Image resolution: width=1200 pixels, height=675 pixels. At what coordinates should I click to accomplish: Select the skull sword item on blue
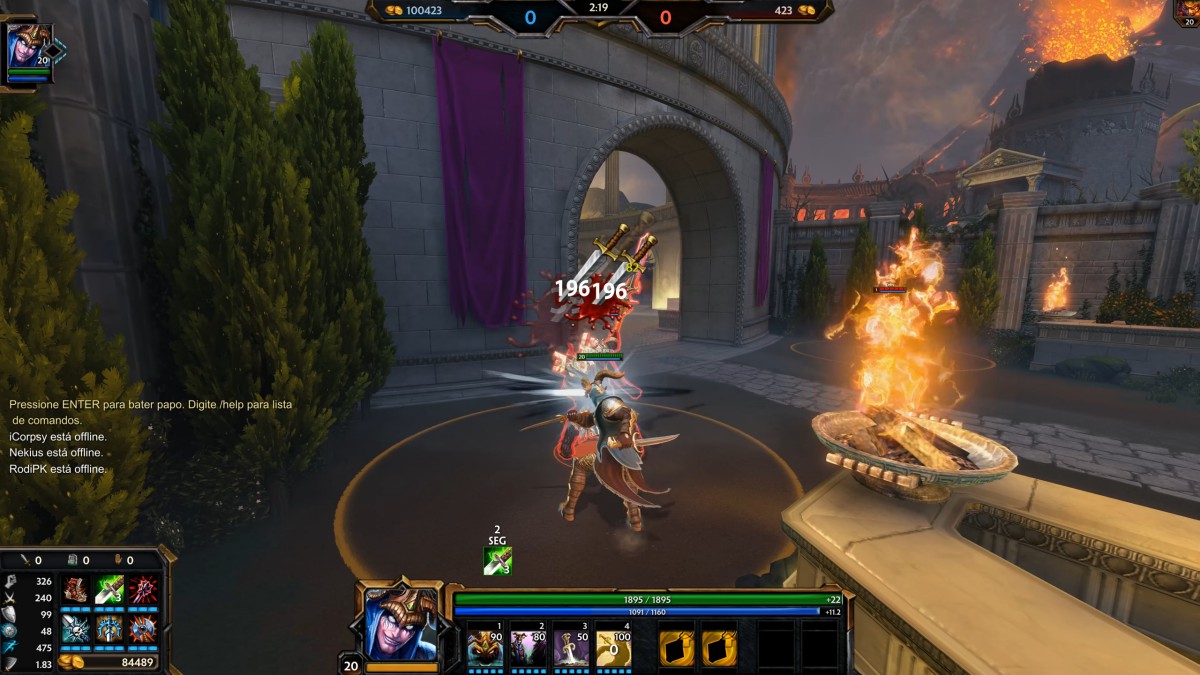(x=76, y=628)
